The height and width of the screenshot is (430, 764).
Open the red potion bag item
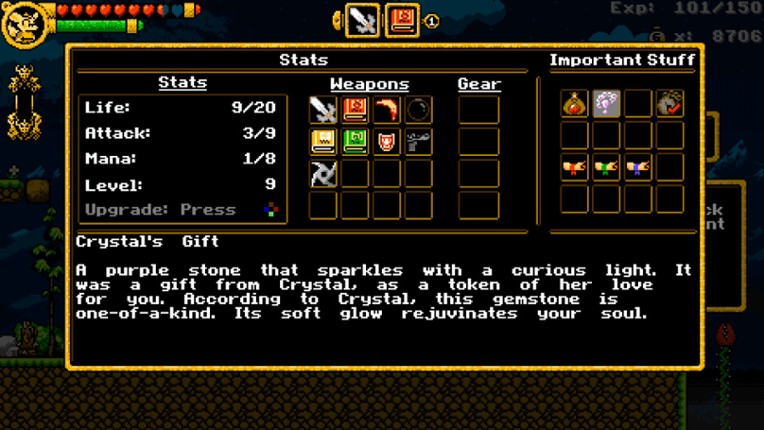coord(574,103)
